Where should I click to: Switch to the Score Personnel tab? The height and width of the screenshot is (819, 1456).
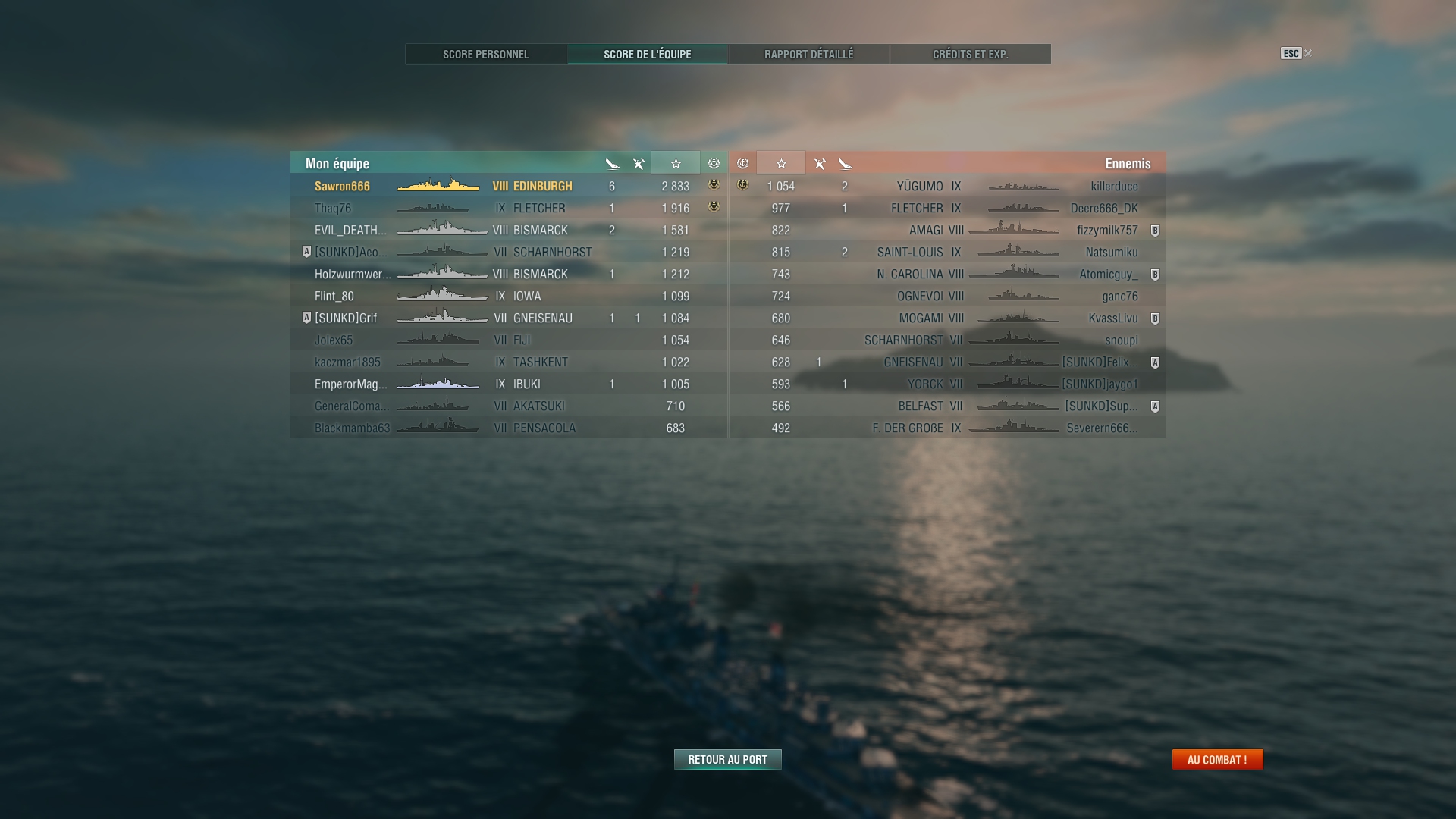pos(486,55)
